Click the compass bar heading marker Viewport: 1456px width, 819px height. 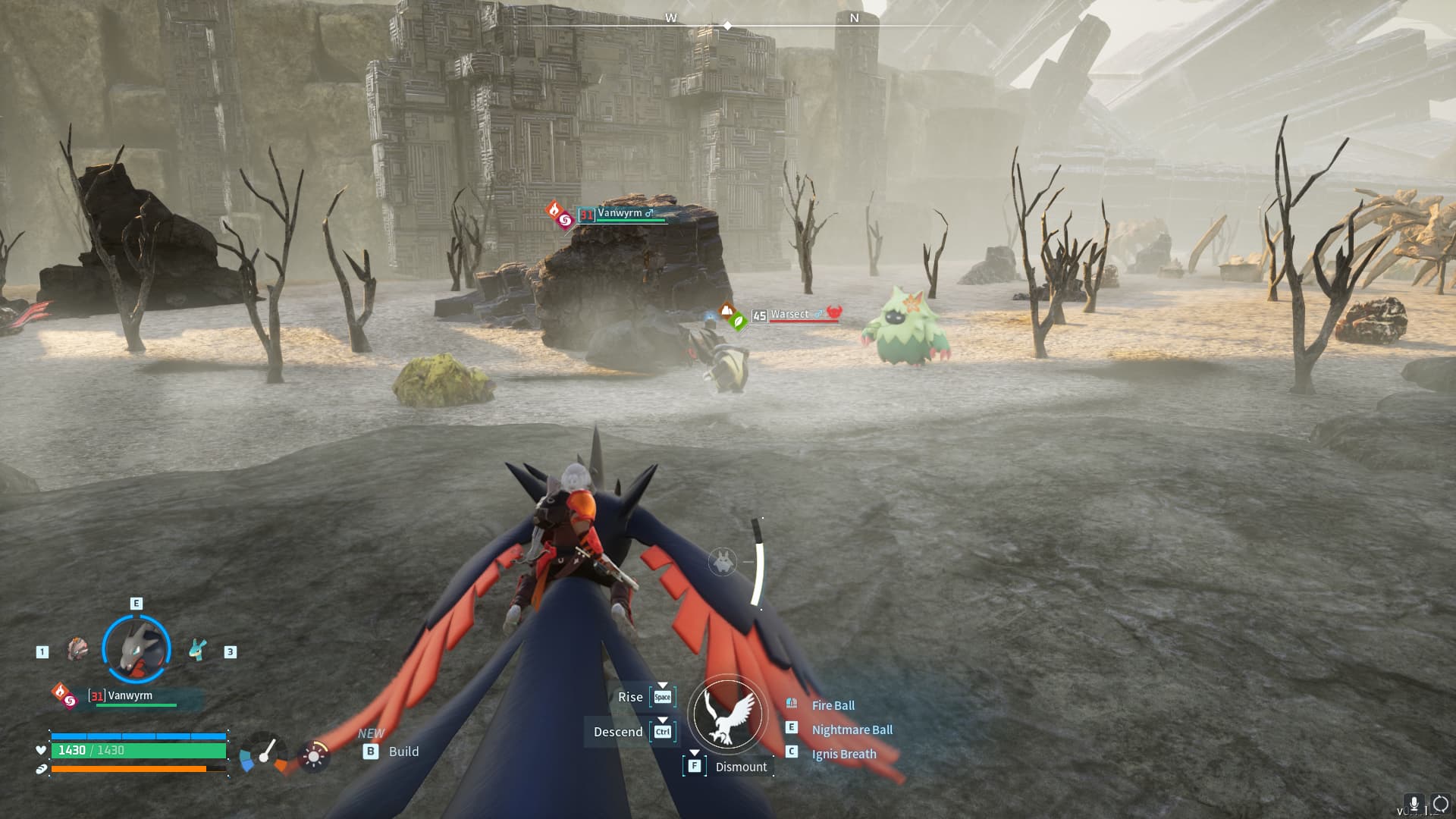[727, 26]
